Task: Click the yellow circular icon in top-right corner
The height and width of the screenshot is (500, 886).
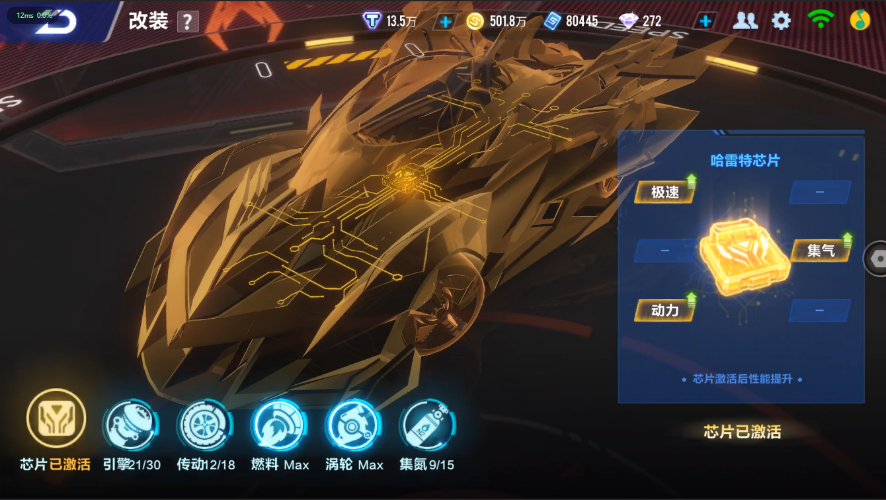Action: tap(859, 20)
